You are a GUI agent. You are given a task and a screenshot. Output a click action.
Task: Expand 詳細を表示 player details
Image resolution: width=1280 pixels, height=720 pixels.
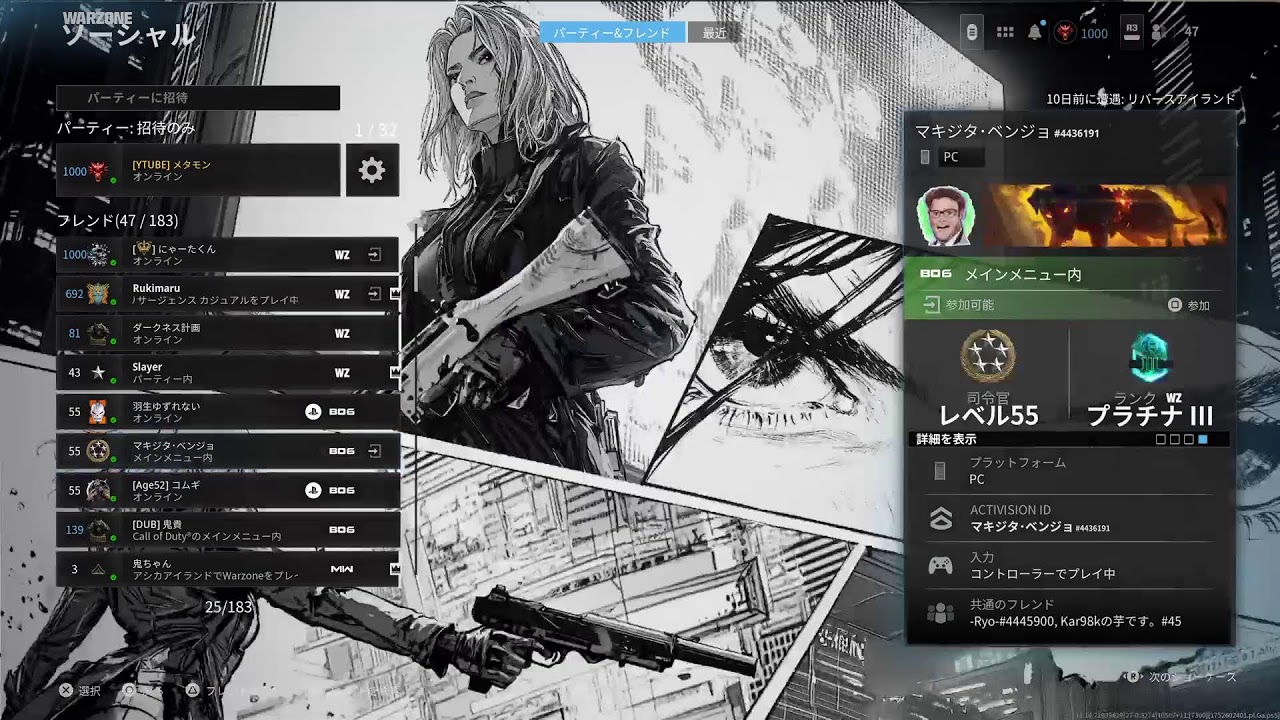947,439
